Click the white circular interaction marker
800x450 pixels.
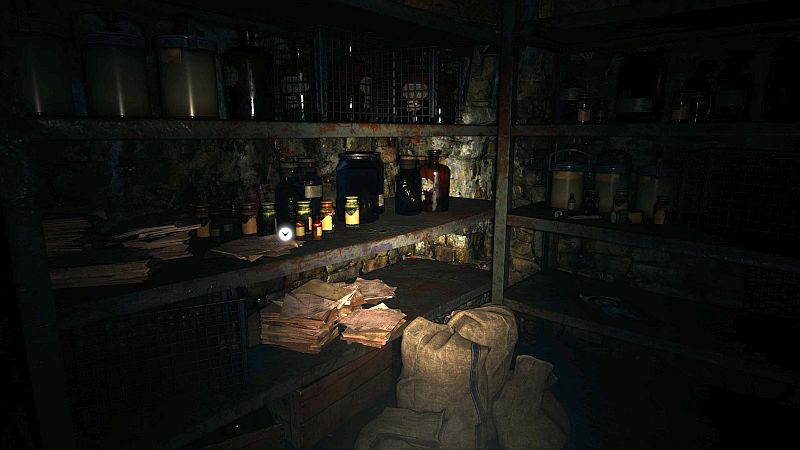click(x=285, y=233)
